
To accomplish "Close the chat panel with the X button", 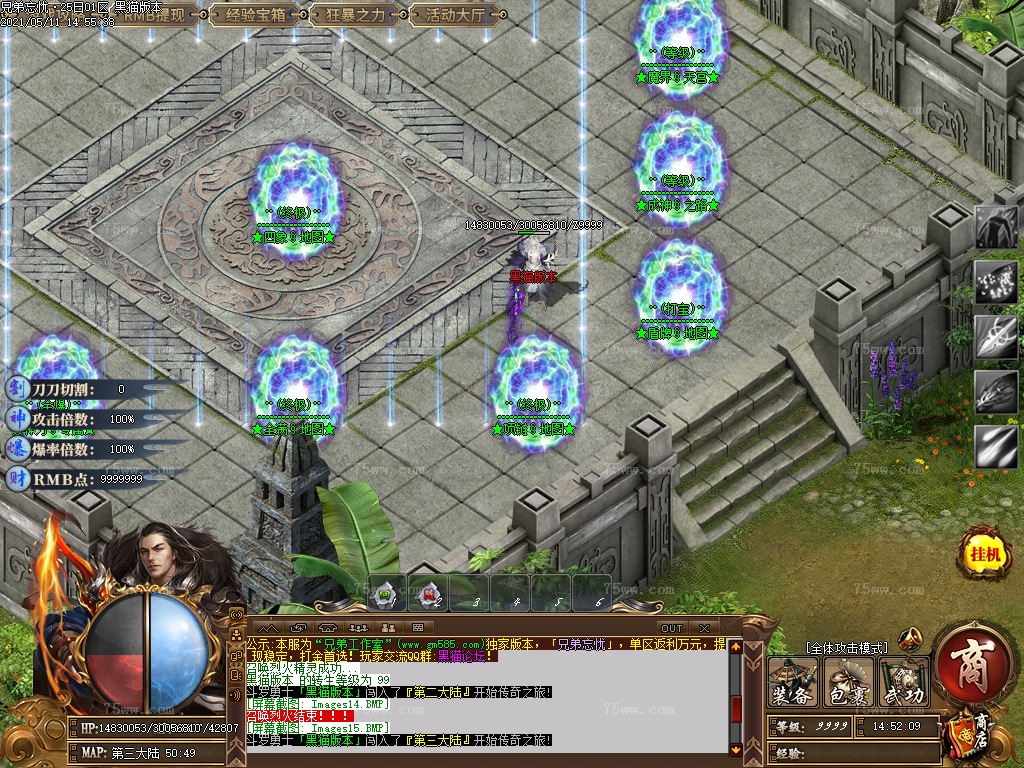I will (705, 628).
